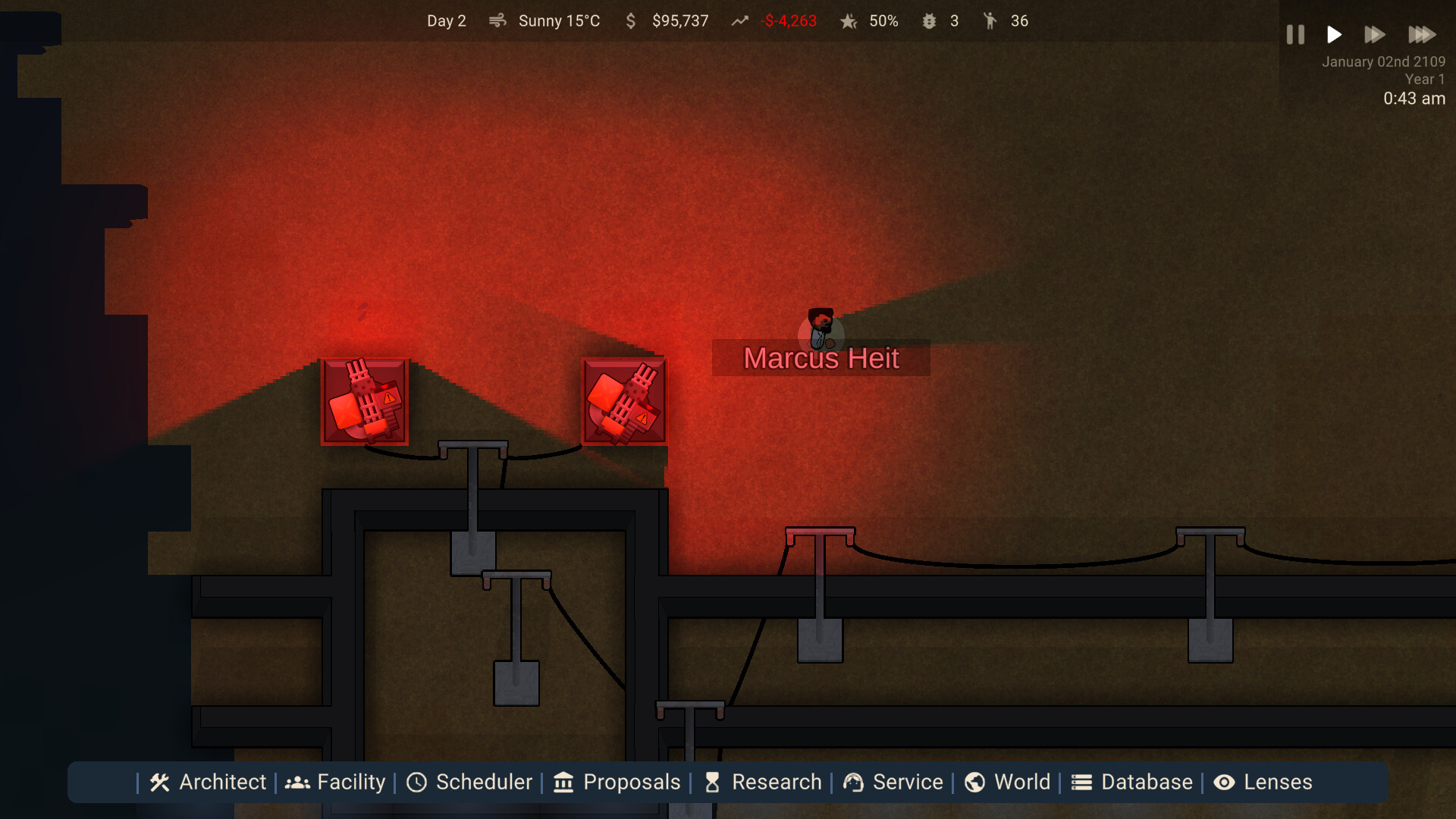The height and width of the screenshot is (819, 1456).
Task: Resume gameplay with the play button
Action: [x=1335, y=34]
